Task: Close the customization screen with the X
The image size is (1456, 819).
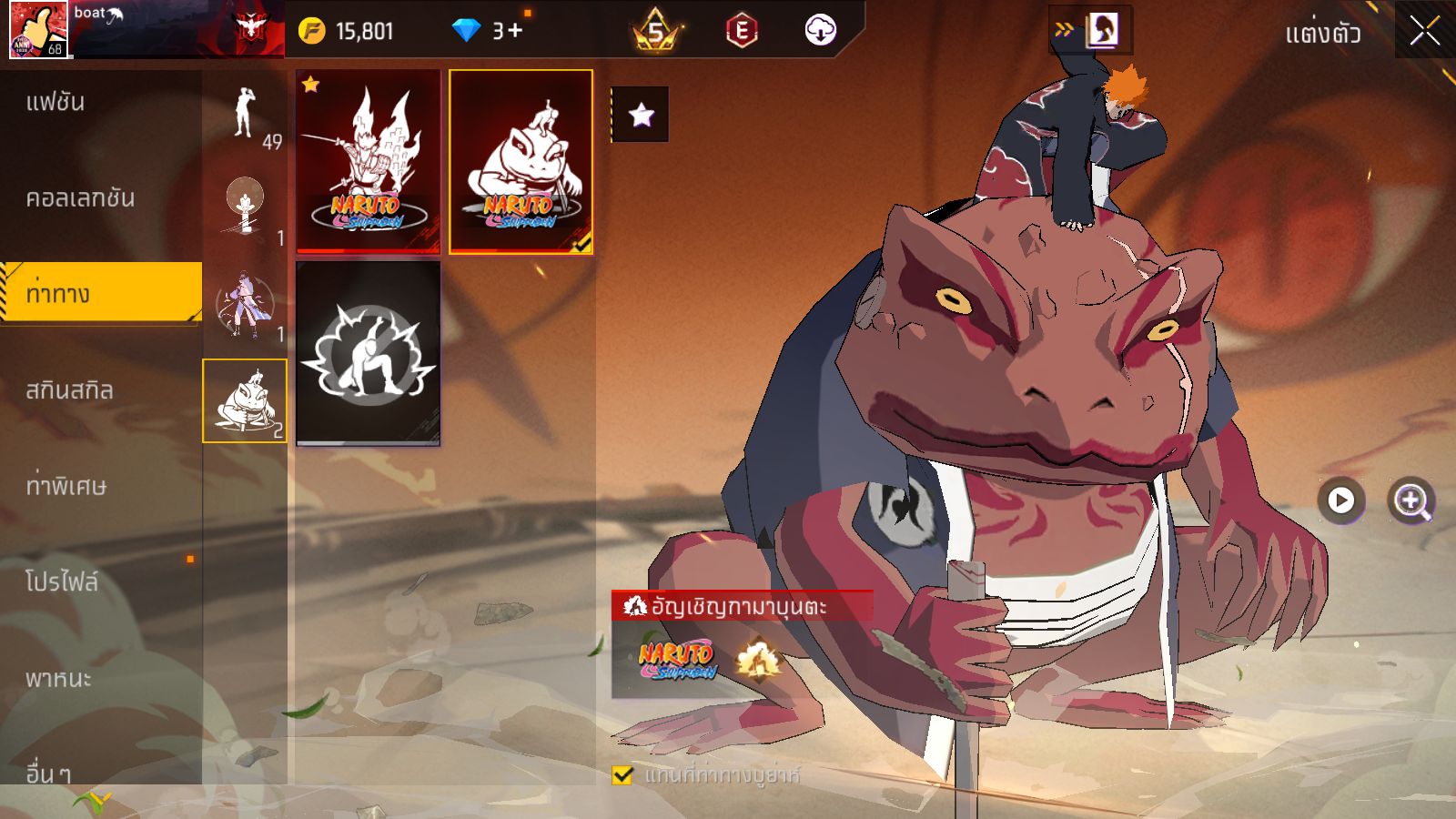Action: (1424, 31)
